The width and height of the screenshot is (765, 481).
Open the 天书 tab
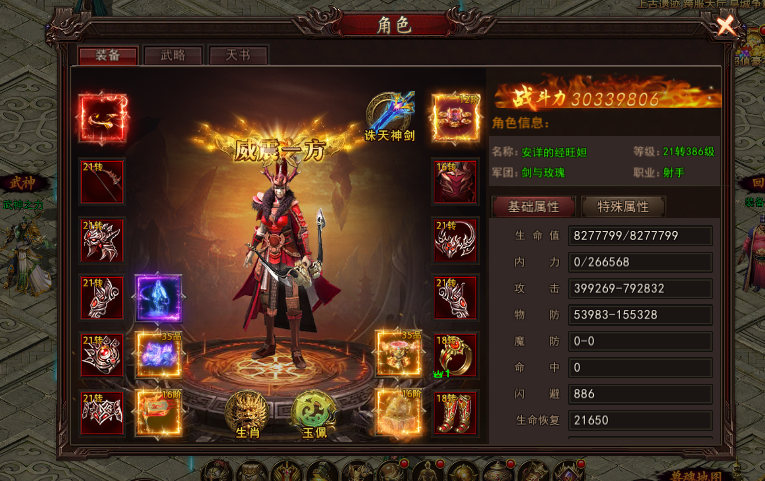pos(238,56)
